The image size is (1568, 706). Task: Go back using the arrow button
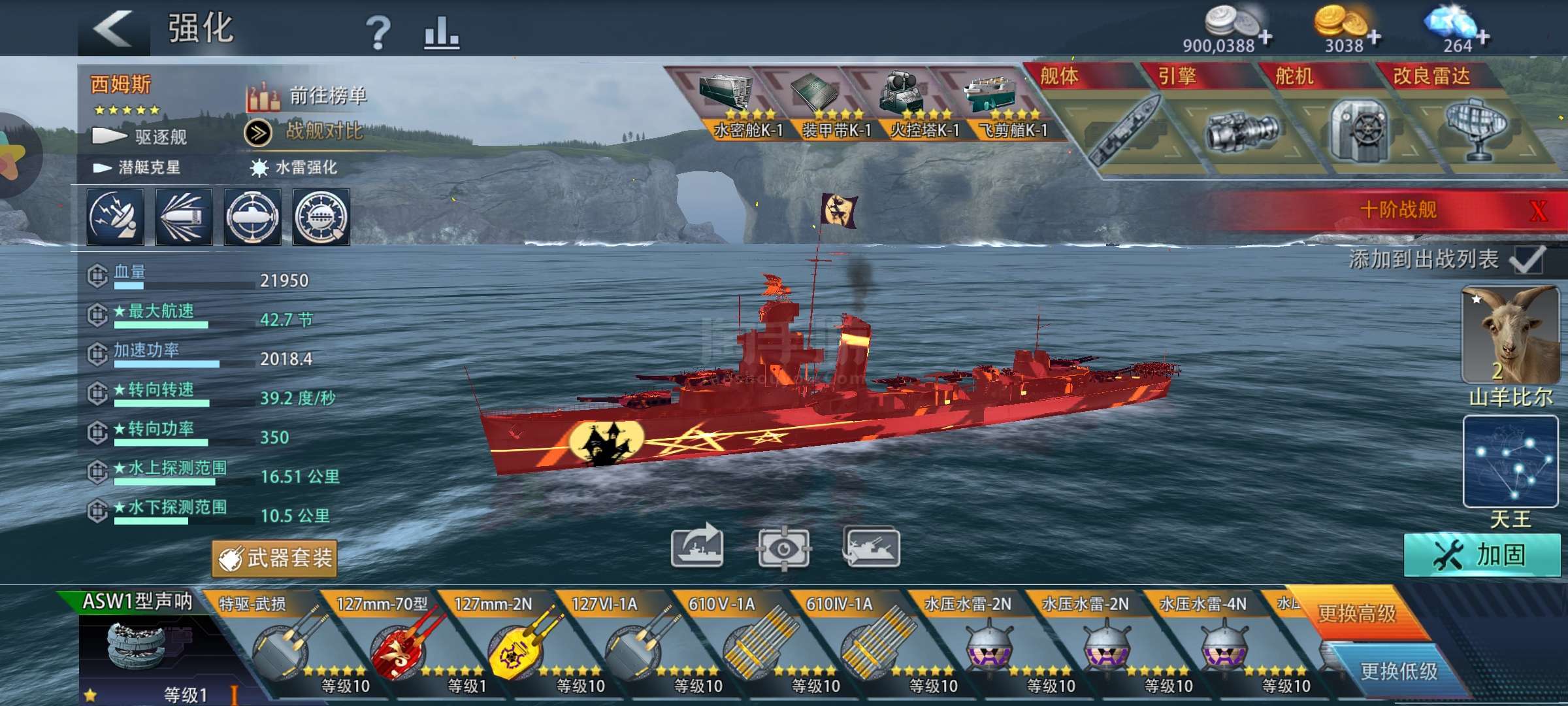(x=114, y=29)
